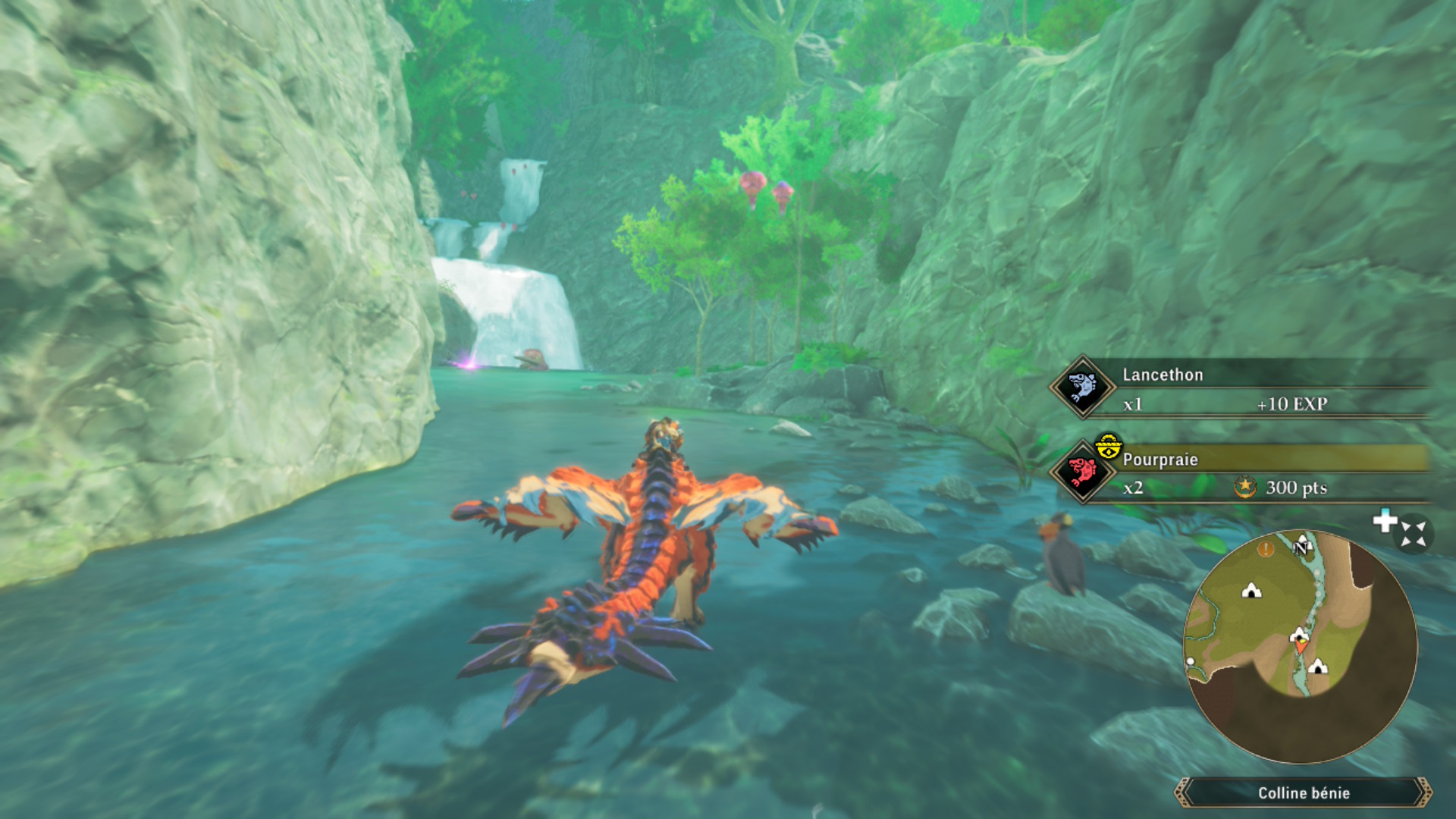Click the orange player arrow on minimap
The height and width of the screenshot is (819, 1456).
point(1301,645)
